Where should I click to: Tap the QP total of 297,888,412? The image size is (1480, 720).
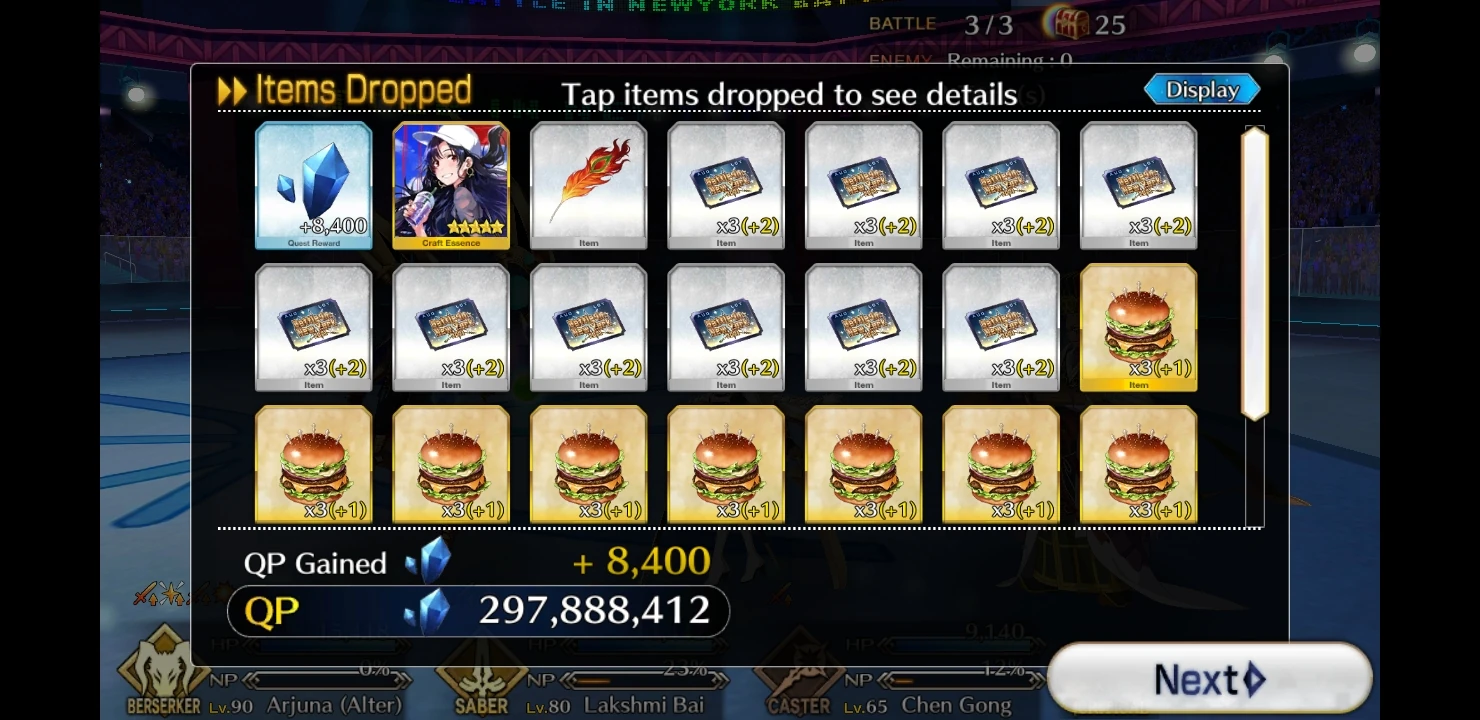tap(595, 610)
